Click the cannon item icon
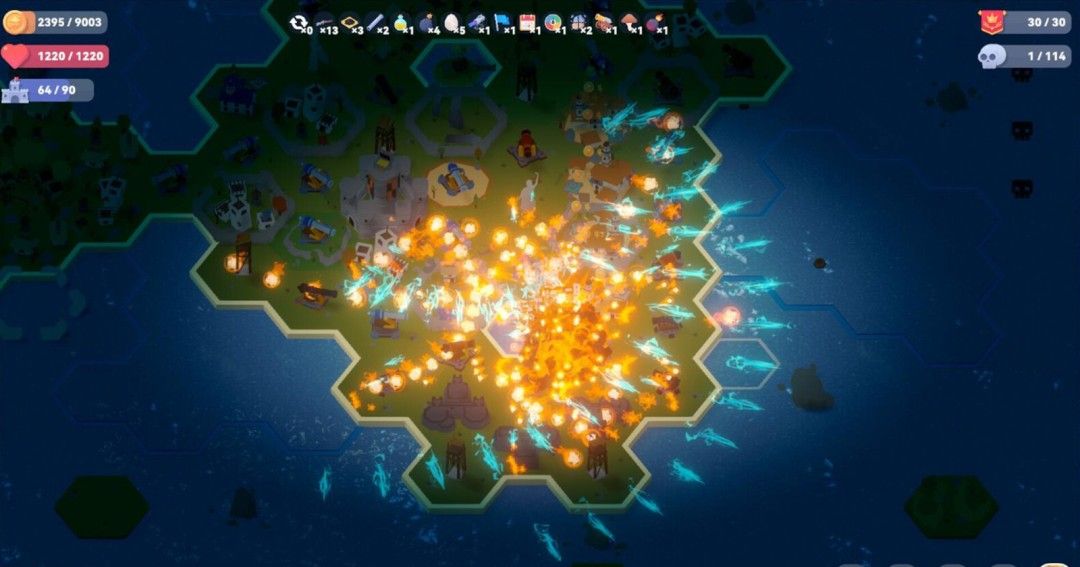This screenshot has height=567, width=1080. (x=604, y=22)
